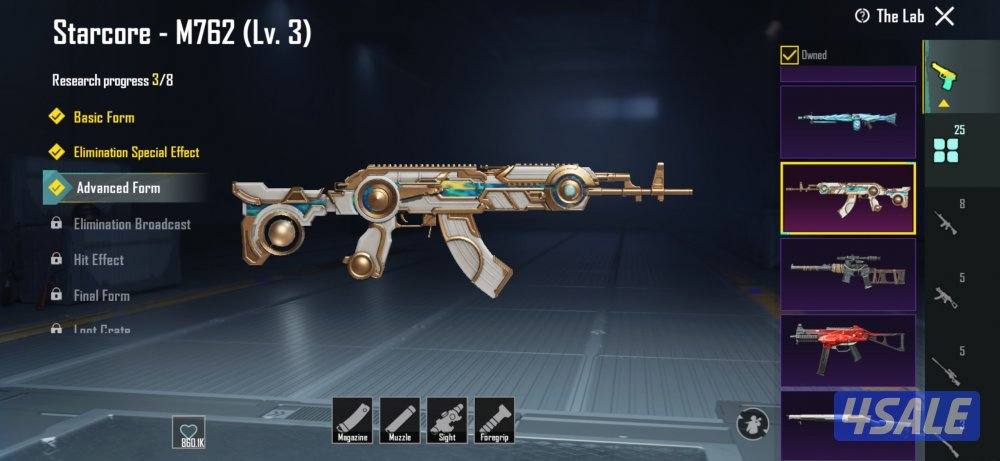The image size is (1000, 461).
Task: Select the Sight attachment slot
Action: pyautogui.click(x=446, y=418)
